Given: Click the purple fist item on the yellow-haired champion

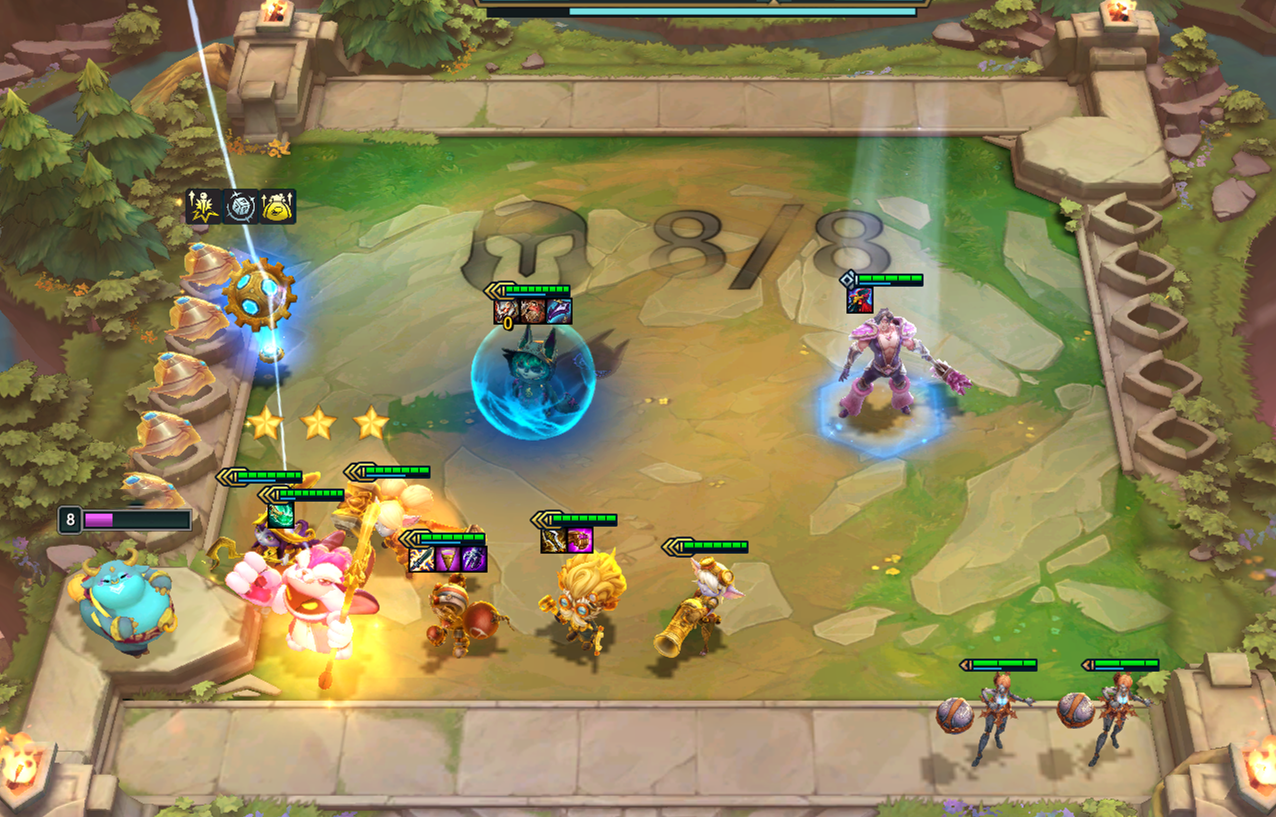Looking at the screenshot, I should (x=580, y=541).
